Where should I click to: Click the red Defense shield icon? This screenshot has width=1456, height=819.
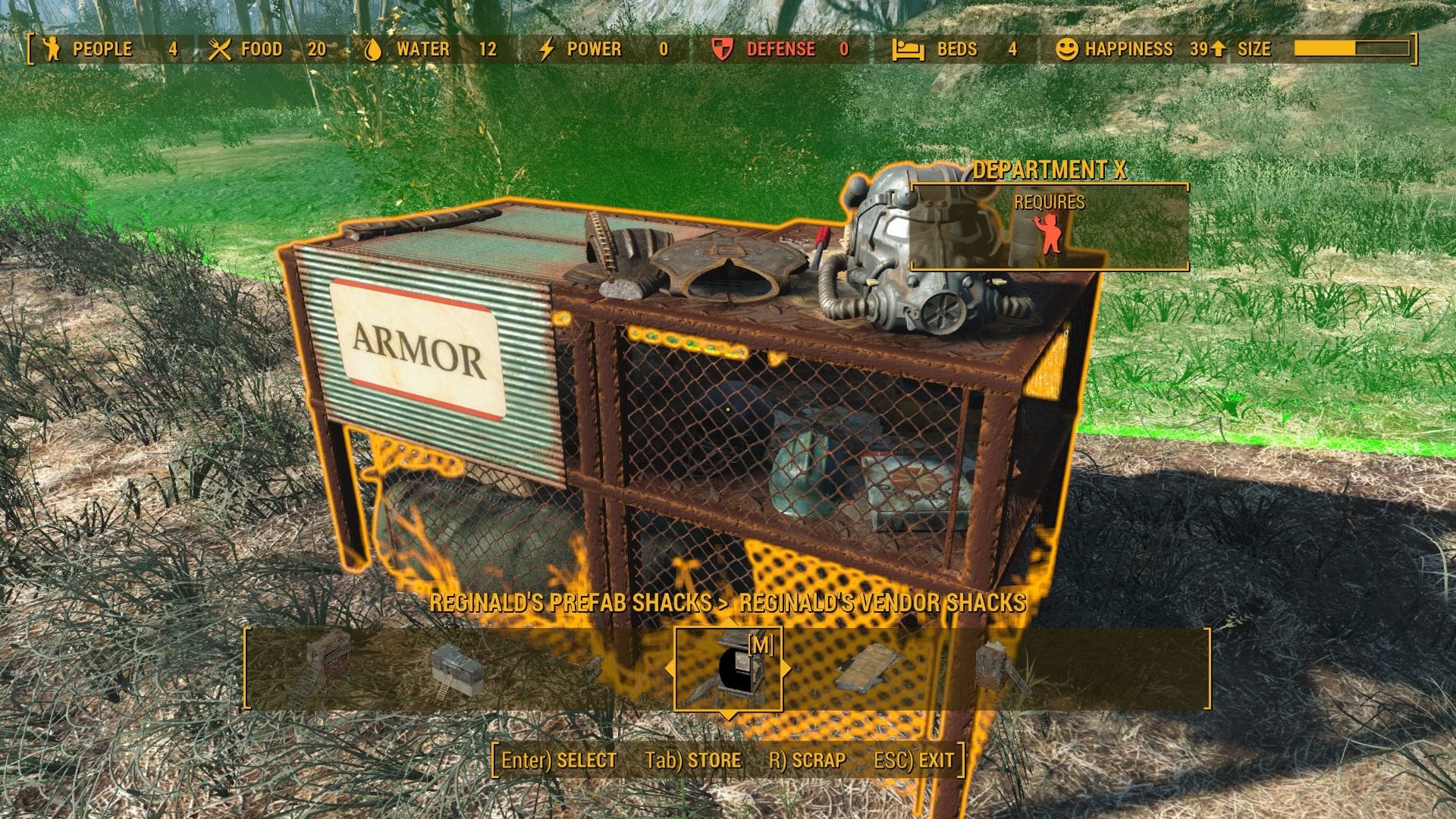pos(722,49)
